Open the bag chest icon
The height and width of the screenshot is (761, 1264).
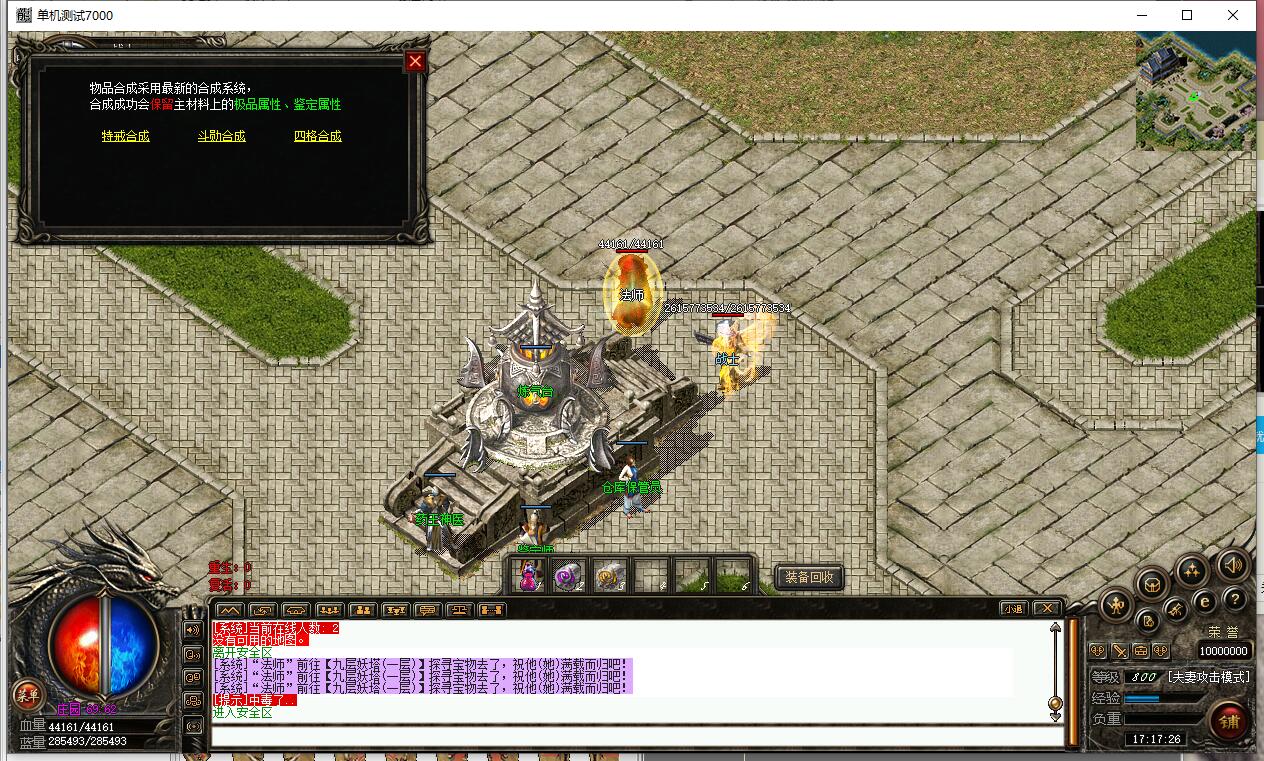[x=1152, y=582]
